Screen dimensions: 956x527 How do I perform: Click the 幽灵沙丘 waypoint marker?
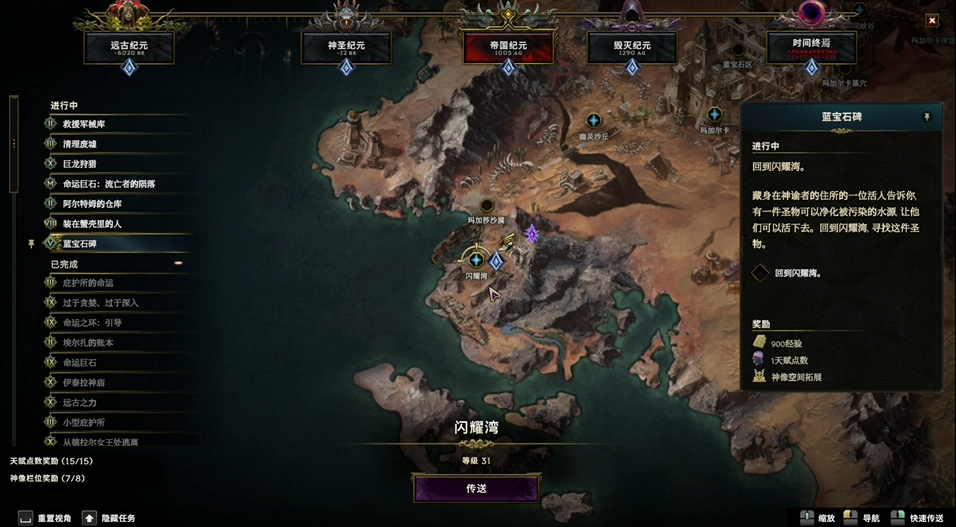click(x=593, y=121)
